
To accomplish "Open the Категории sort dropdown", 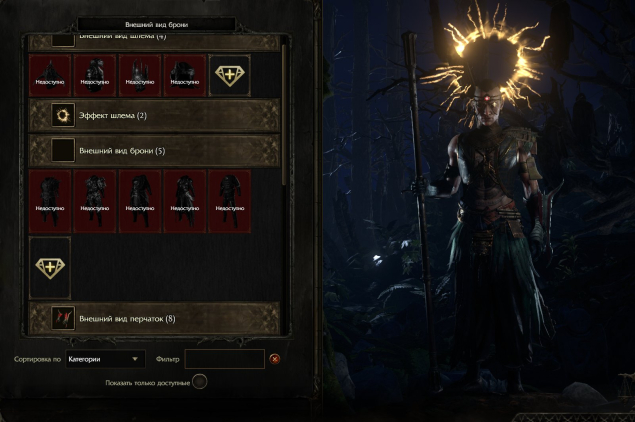I will tap(105, 358).
